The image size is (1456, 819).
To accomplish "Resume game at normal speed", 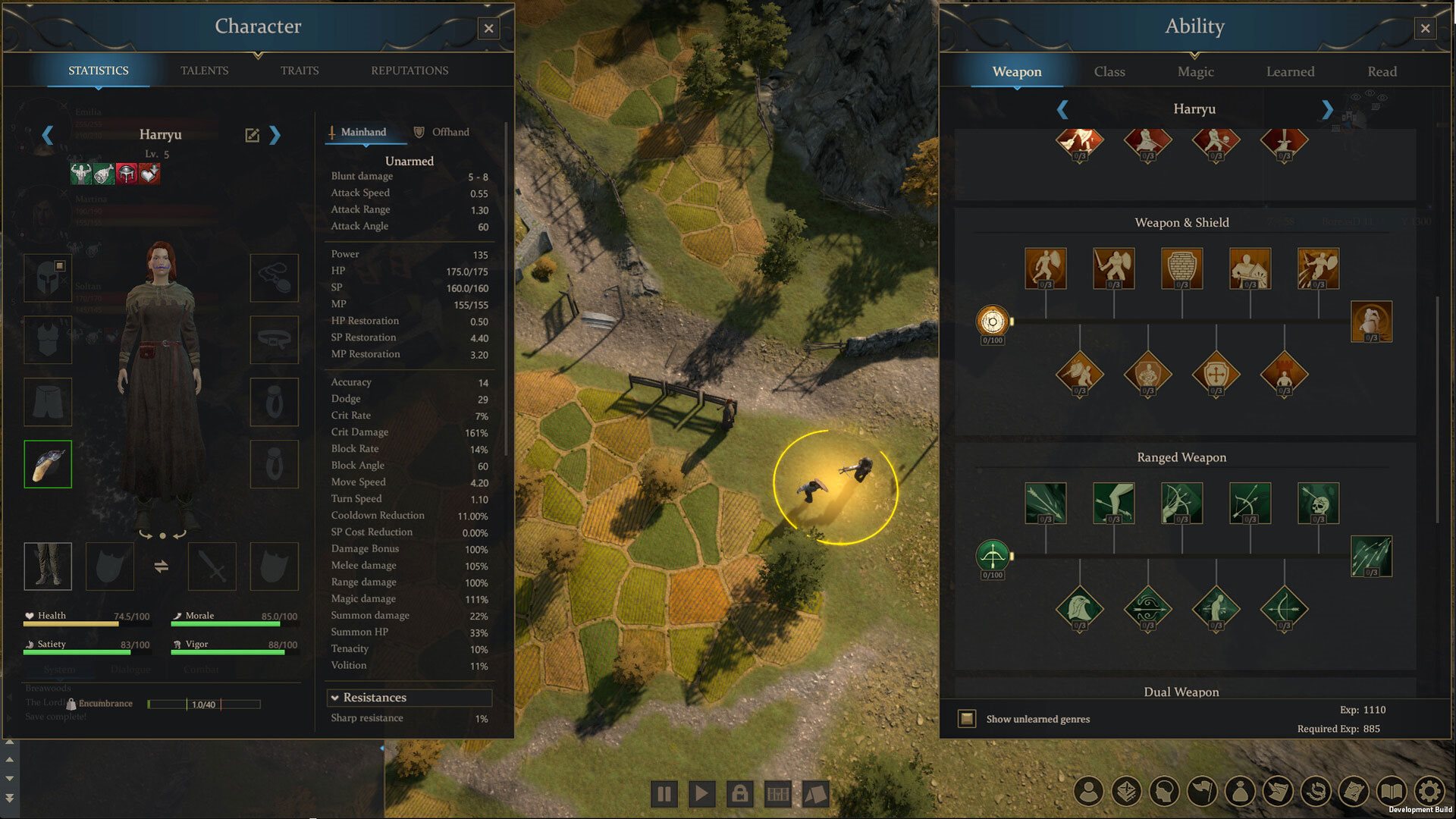I will tap(701, 794).
